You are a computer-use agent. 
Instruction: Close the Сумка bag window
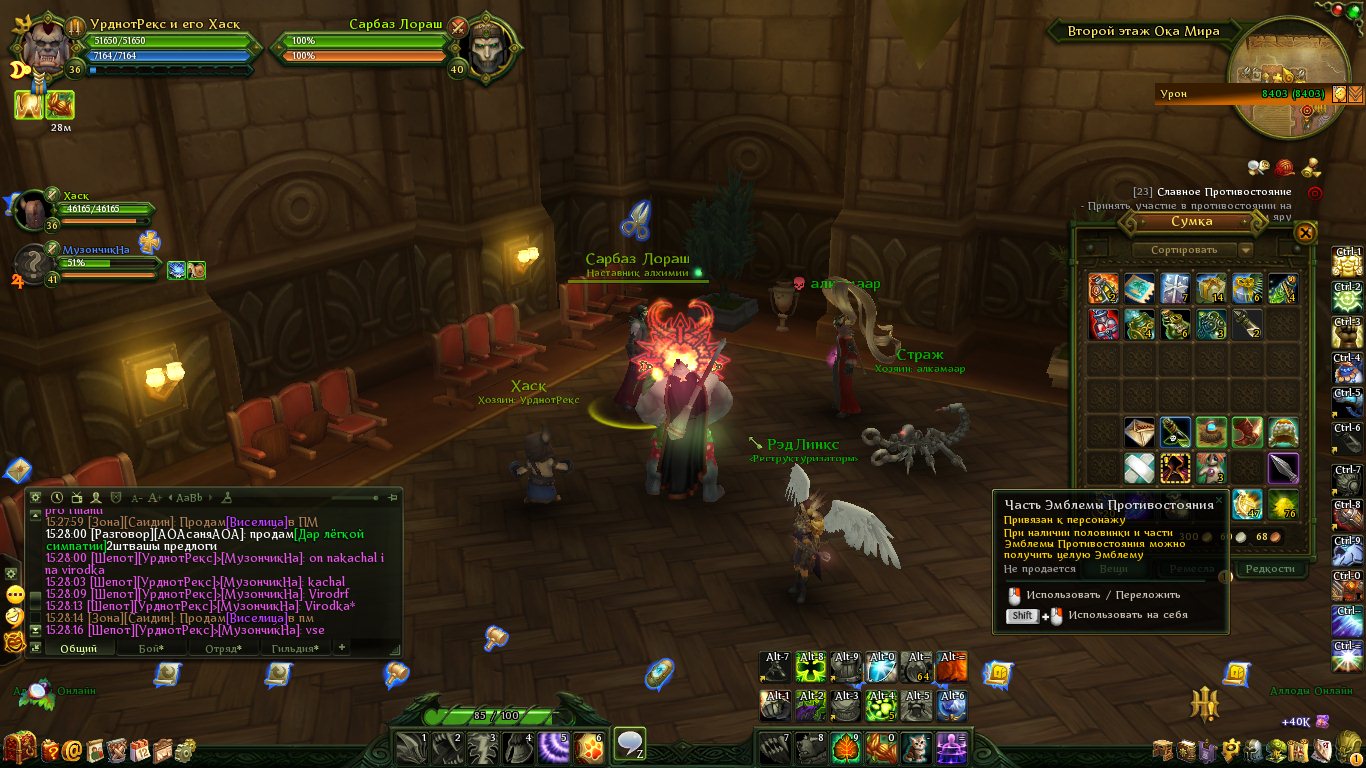(x=1305, y=233)
